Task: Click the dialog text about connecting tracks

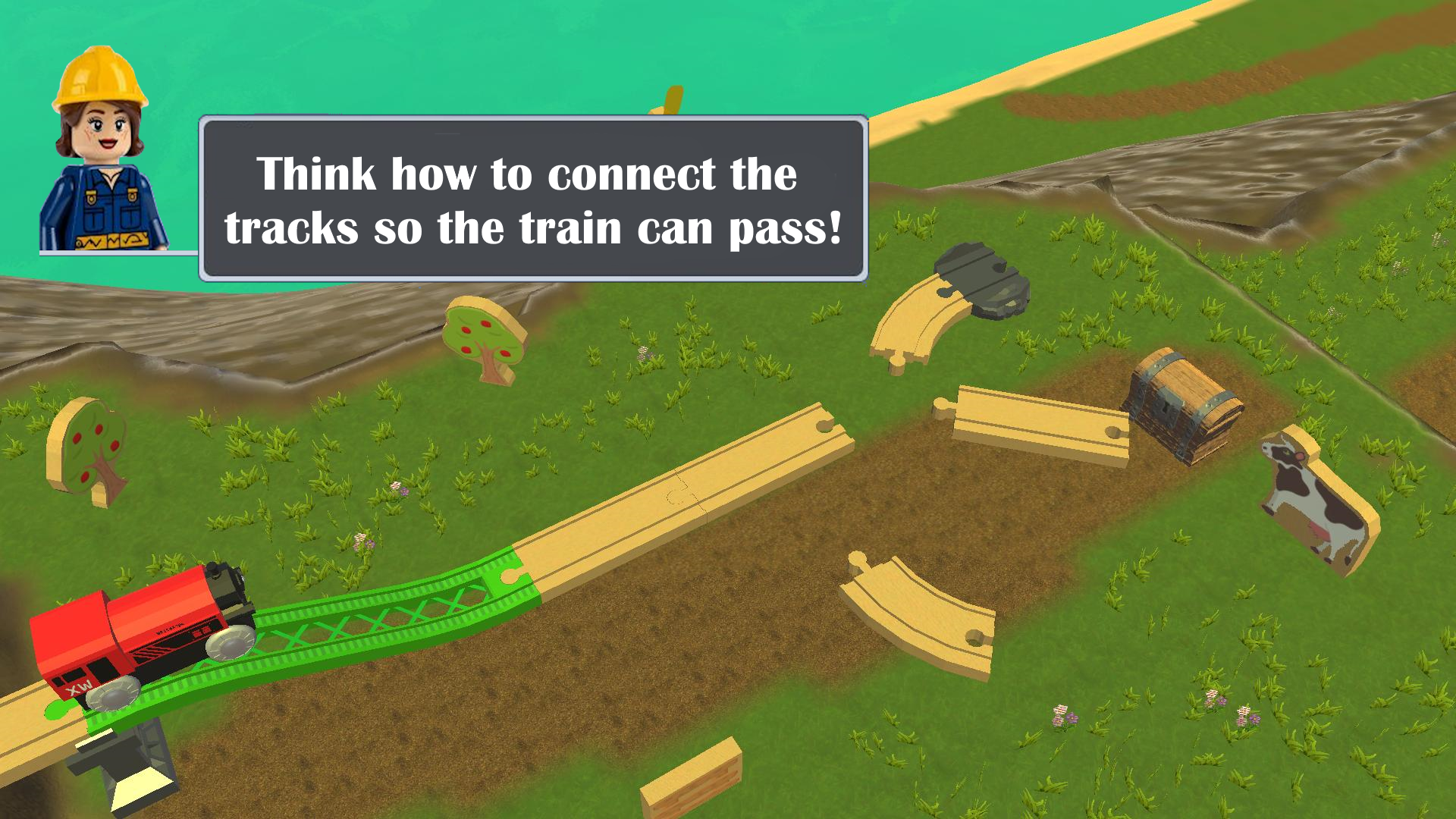Action: [x=531, y=193]
